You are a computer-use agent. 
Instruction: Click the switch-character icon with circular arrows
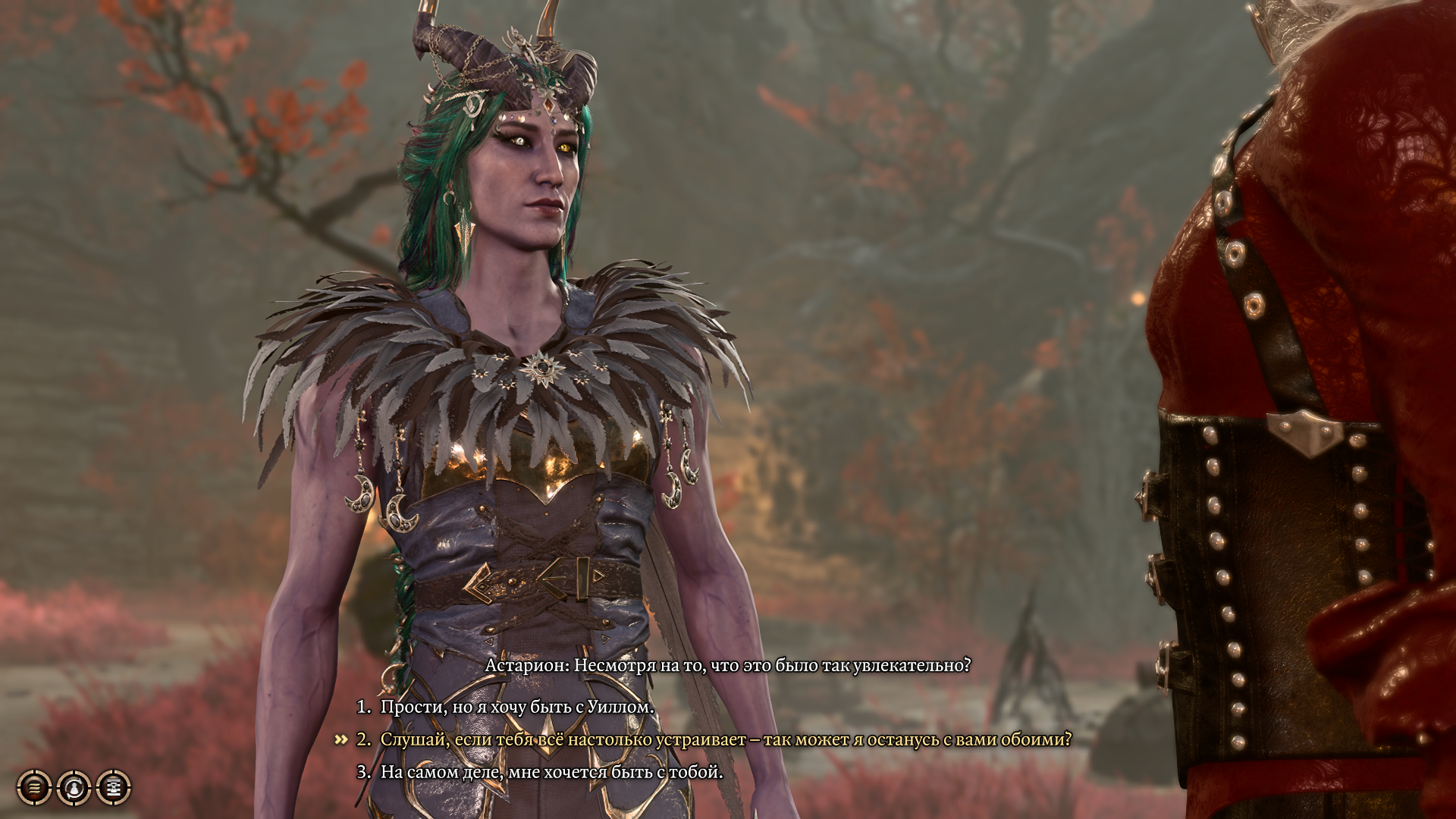74,788
